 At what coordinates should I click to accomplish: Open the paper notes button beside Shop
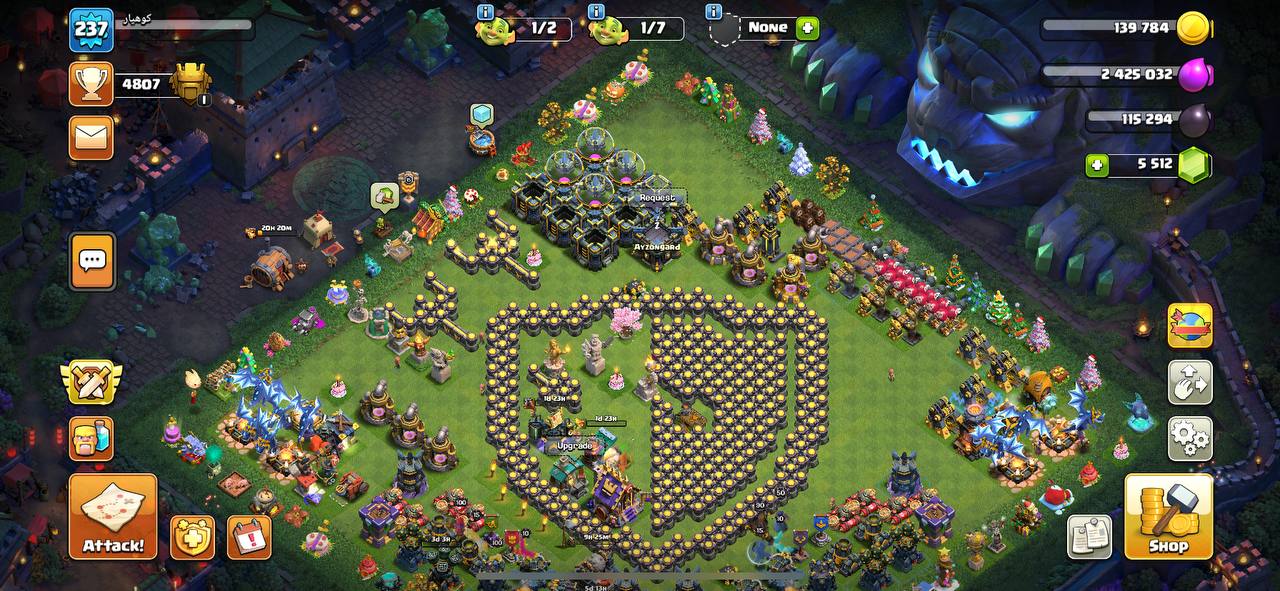tap(1089, 537)
